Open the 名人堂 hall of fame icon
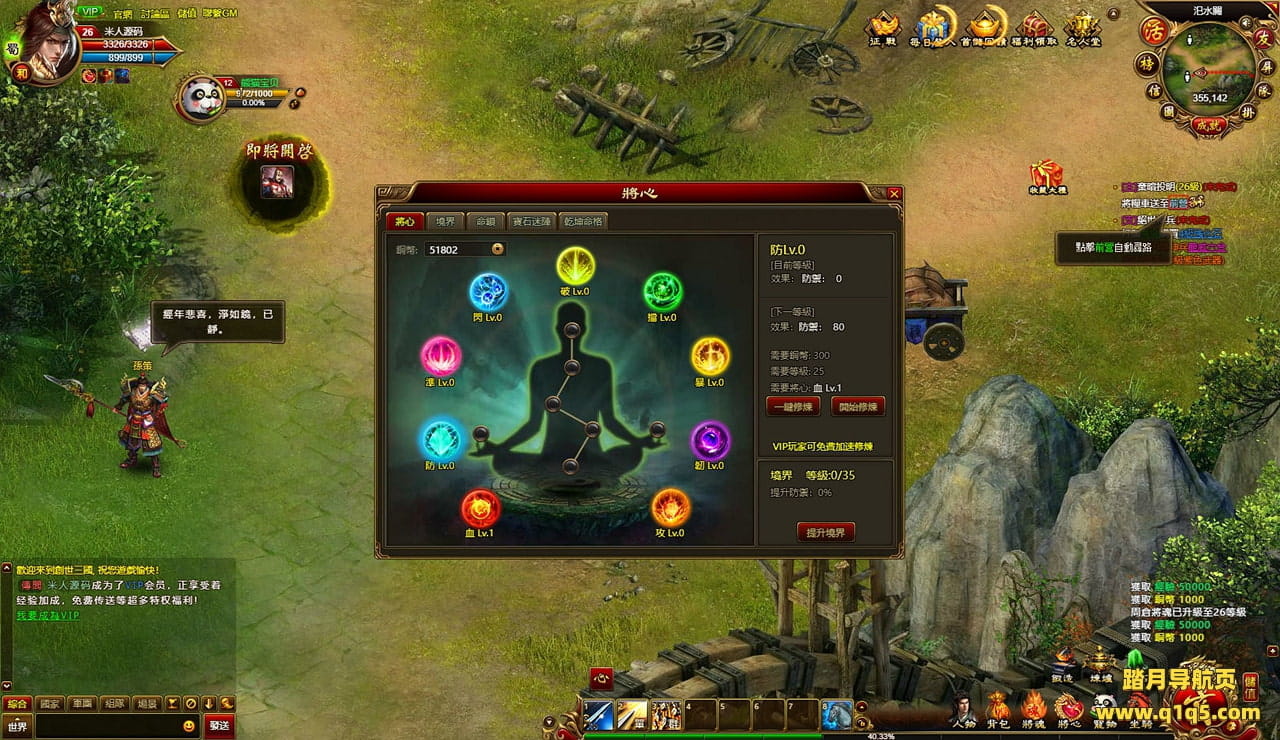The image size is (1280, 740). (1082, 28)
